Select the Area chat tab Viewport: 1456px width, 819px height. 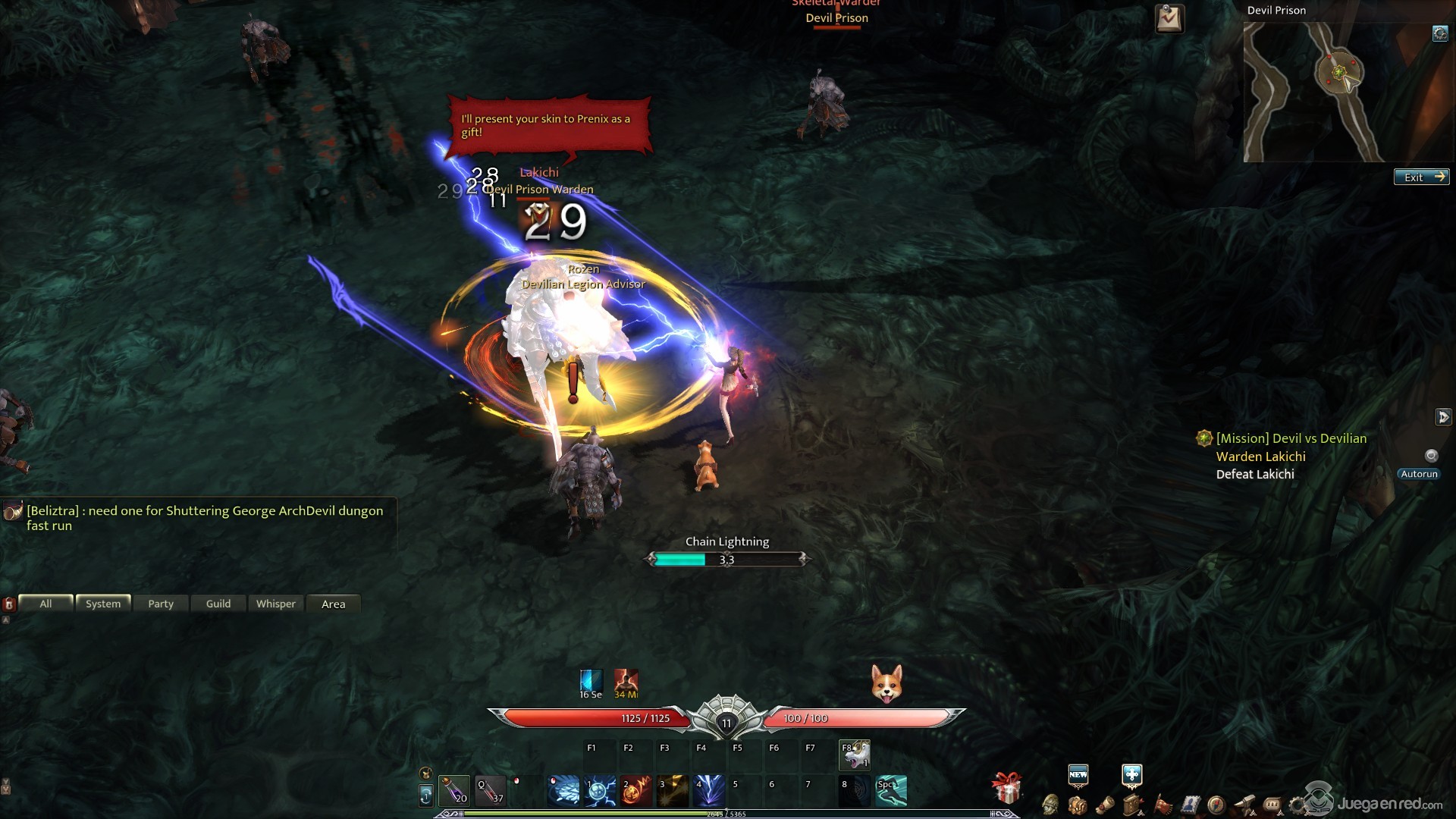[x=334, y=604]
